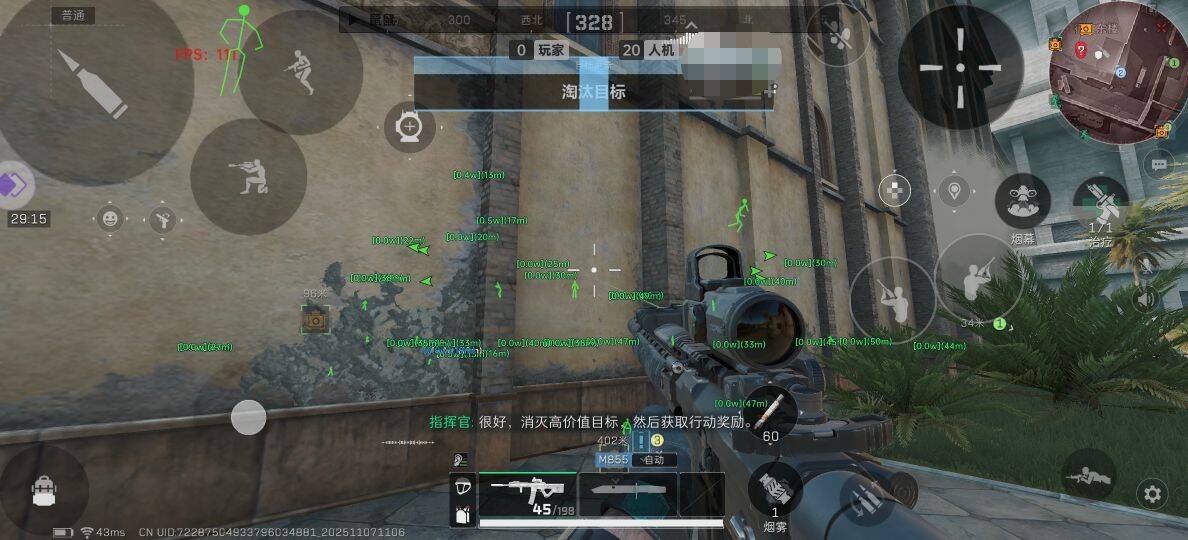Tap the purple diamond overlay button

[x=15, y=185]
